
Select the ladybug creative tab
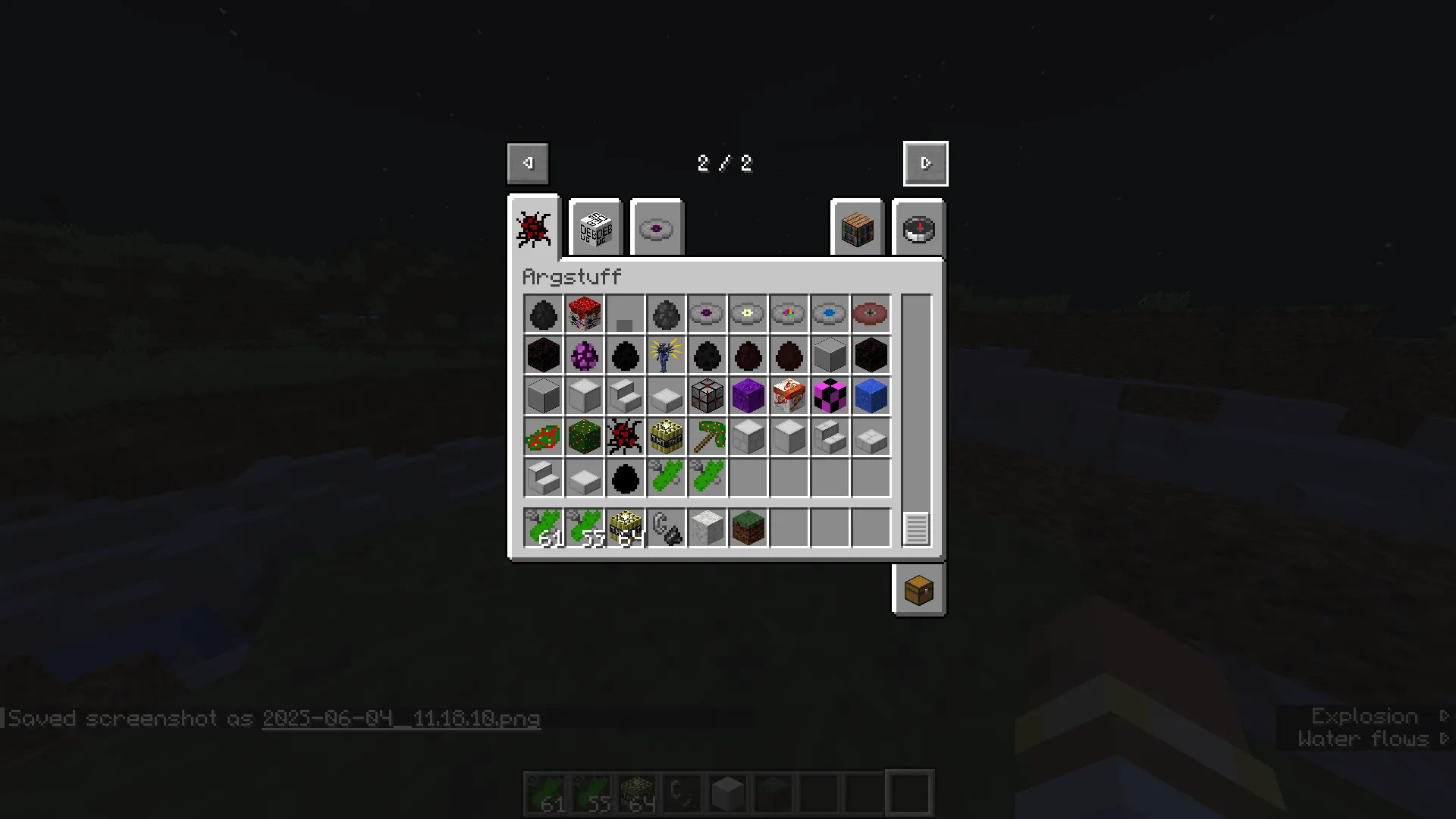pos(533,228)
